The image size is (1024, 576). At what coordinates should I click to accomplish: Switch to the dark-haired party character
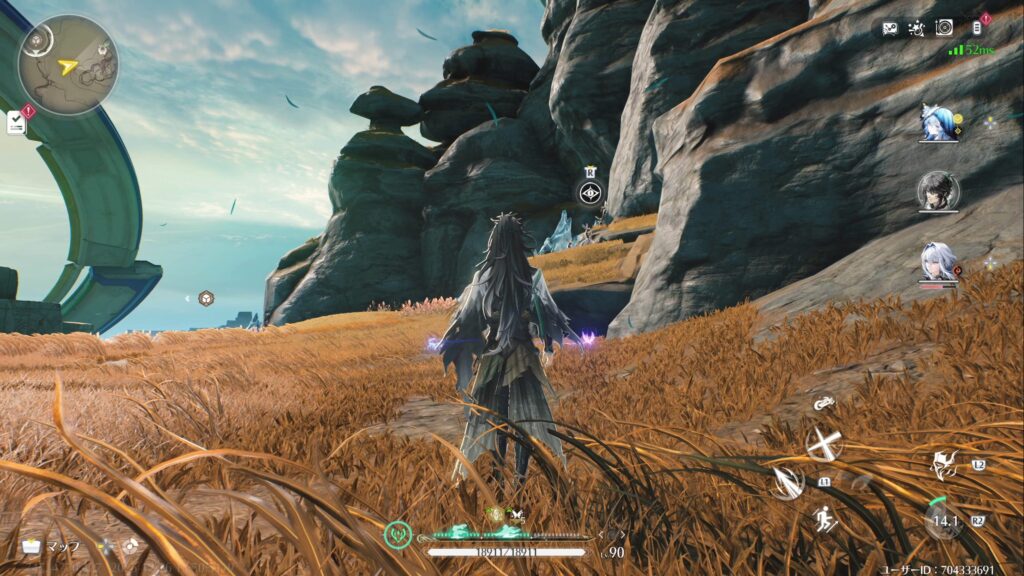(x=939, y=192)
